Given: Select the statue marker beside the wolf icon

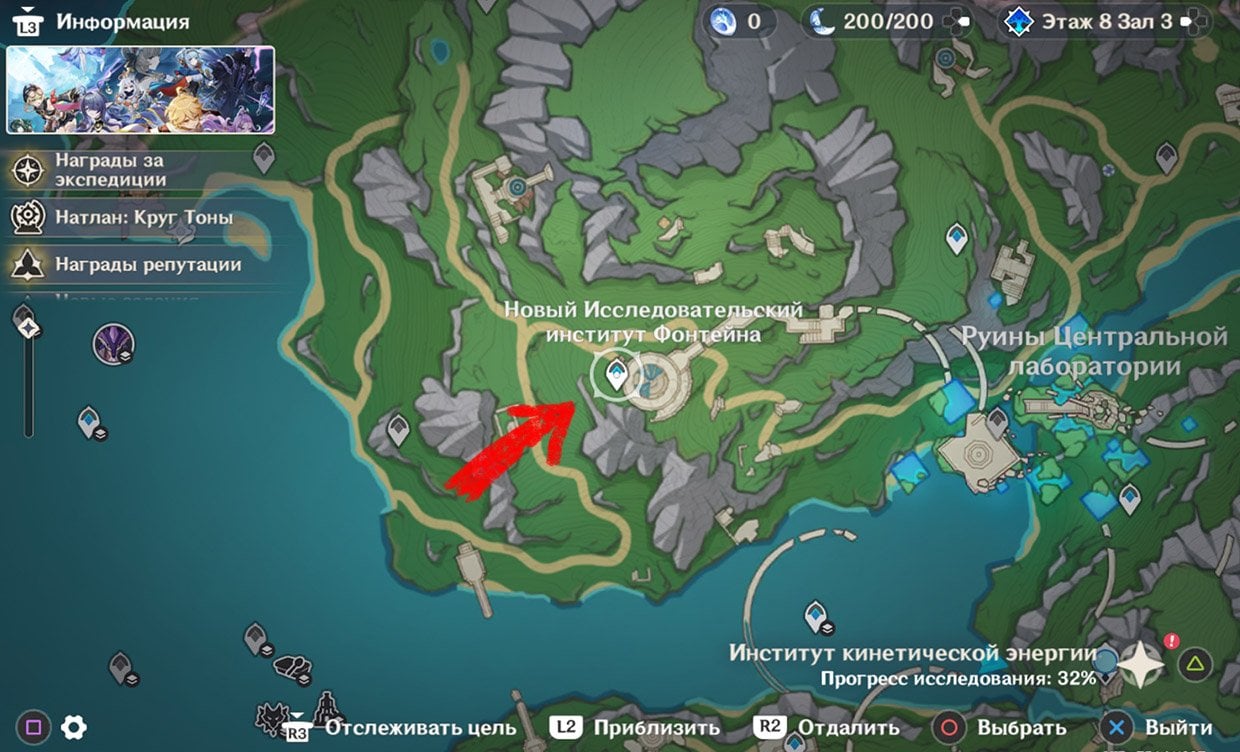Looking at the screenshot, I should click(x=326, y=706).
